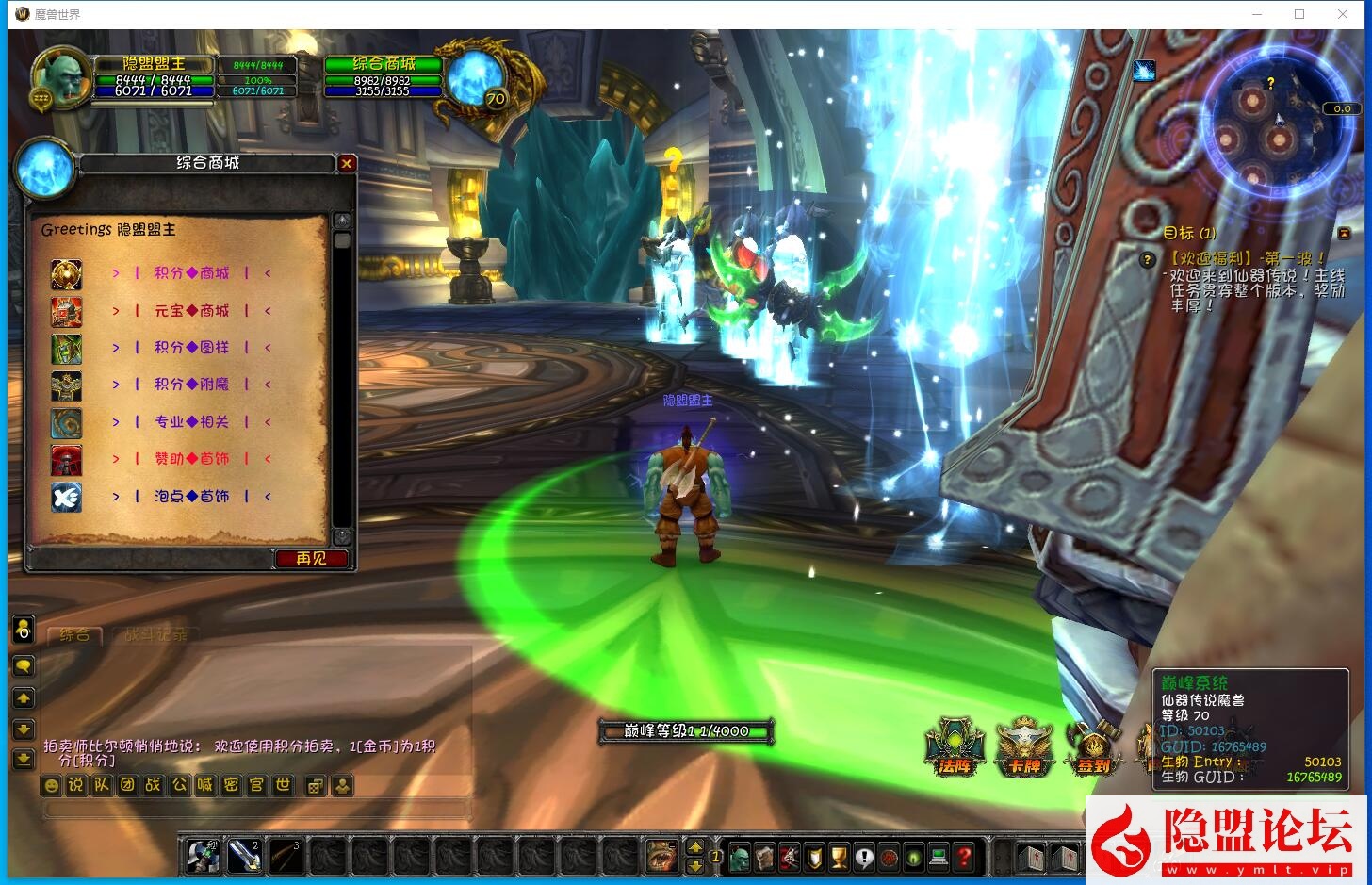Click the 再见 goodbye button
The height and width of the screenshot is (885, 1372).
(311, 559)
